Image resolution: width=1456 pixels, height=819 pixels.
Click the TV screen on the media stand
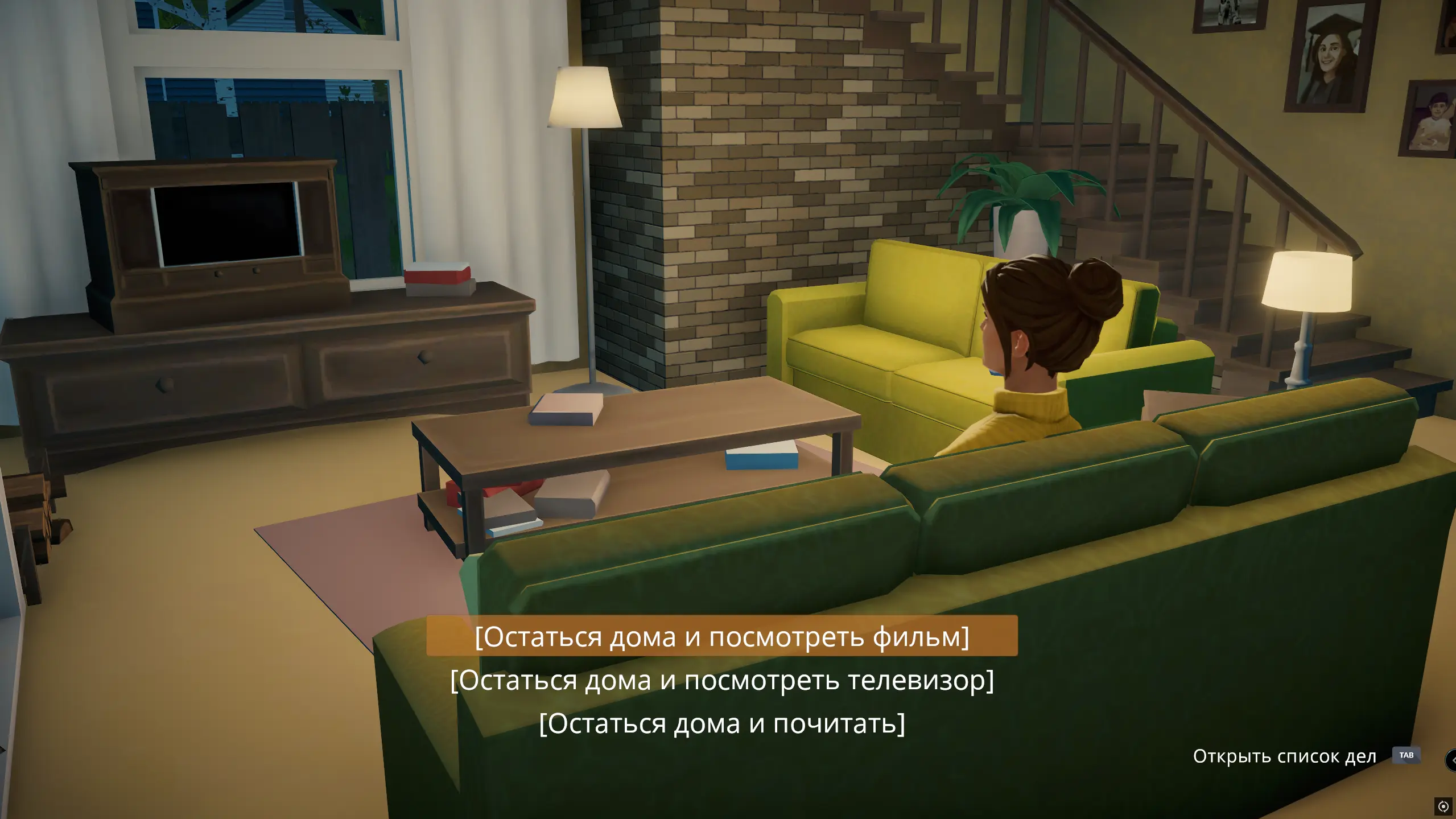tap(227, 226)
